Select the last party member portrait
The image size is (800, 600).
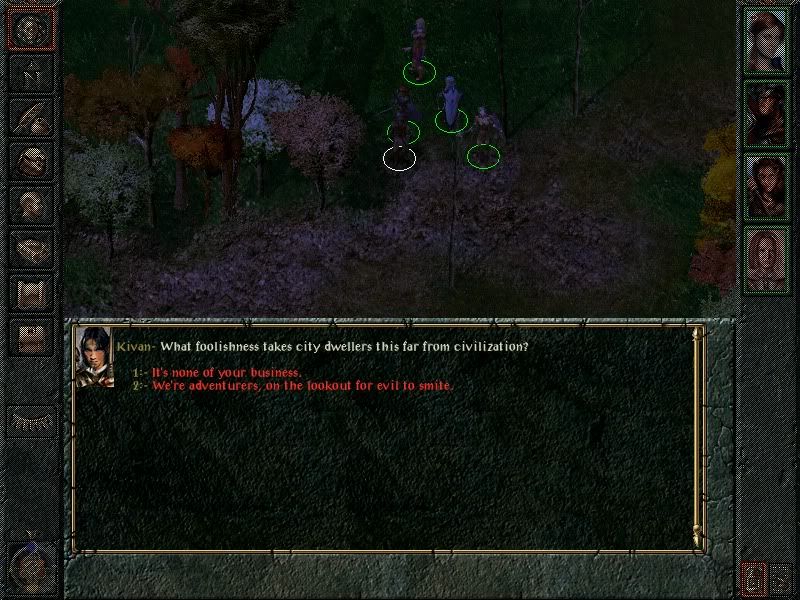coord(766,260)
